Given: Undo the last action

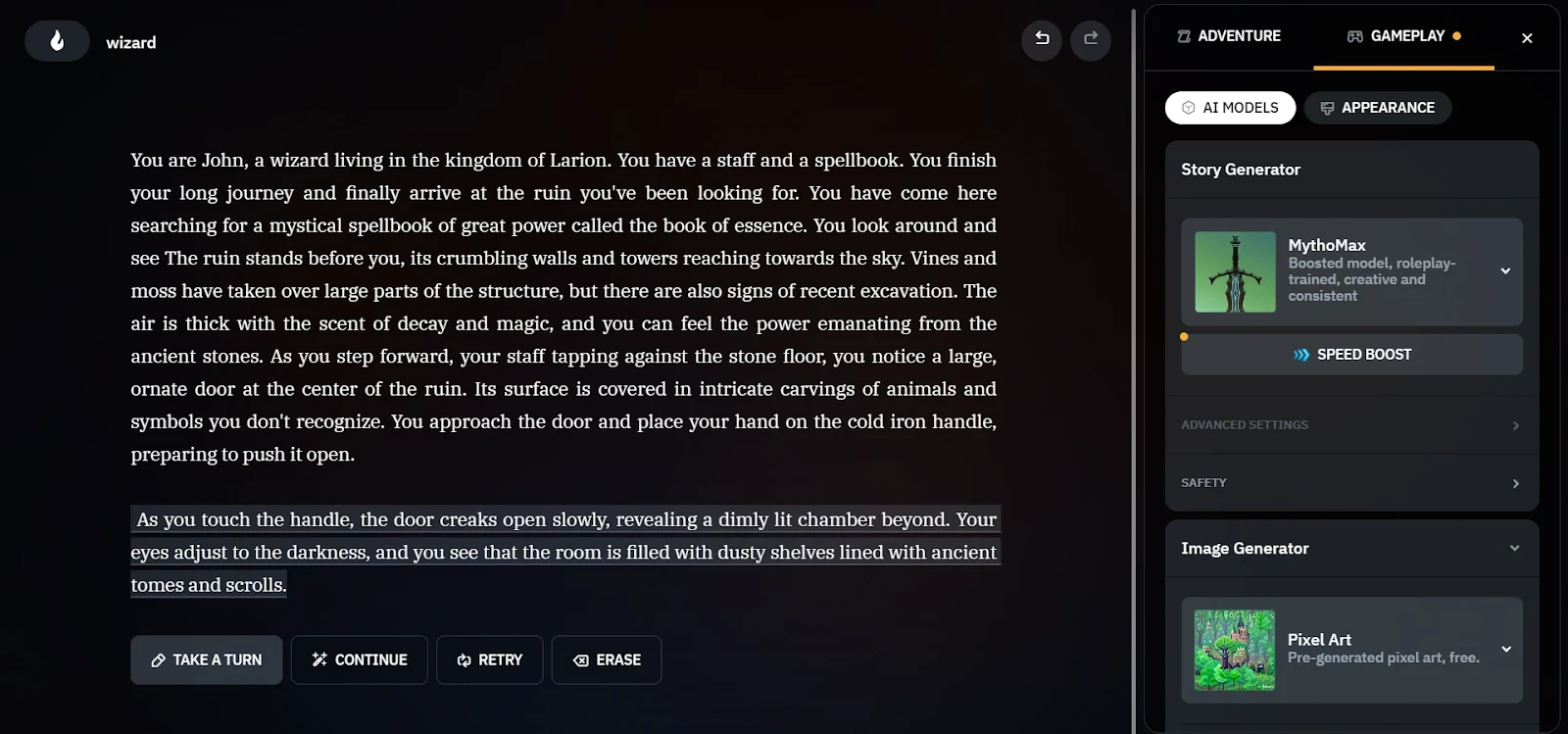Looking at the screenshot, I should pos(1042,39).
